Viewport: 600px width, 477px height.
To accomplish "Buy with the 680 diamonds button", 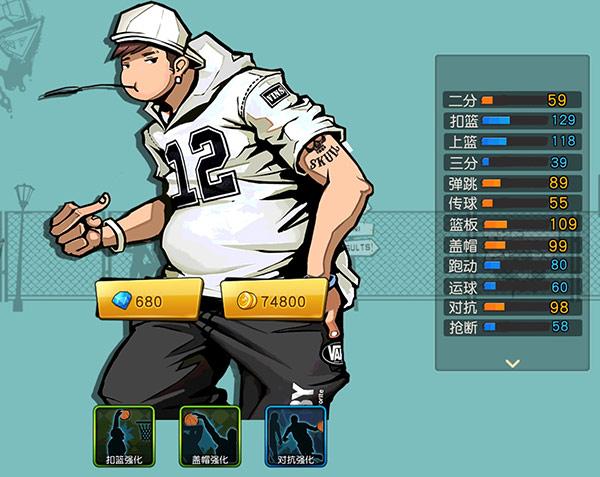I will tap(149, 301).
